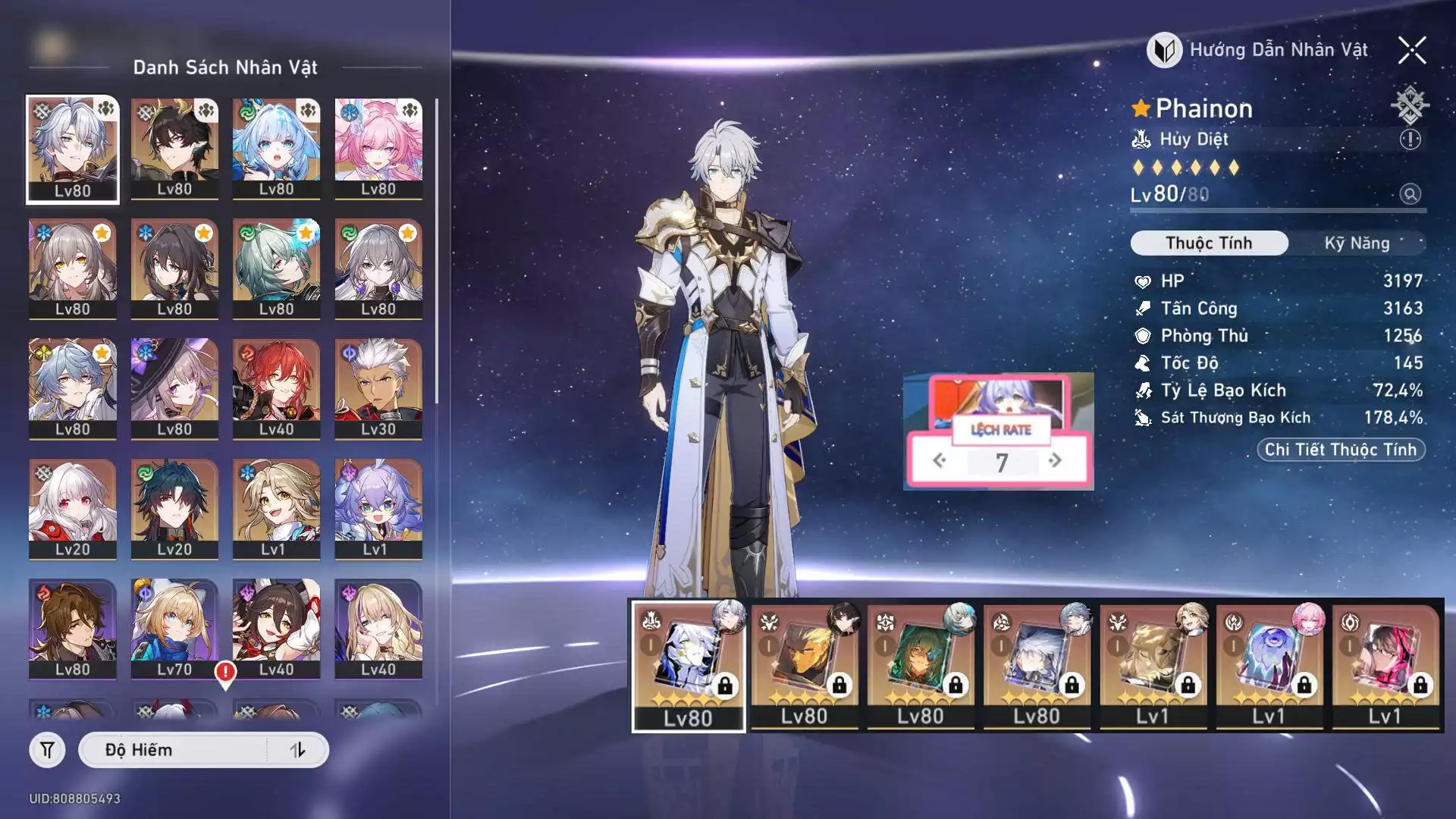Pick the white-haired Lv30 character portrait
This screenshot has height=819, width=1456.
pyautogui.click(x=378, y=388)
